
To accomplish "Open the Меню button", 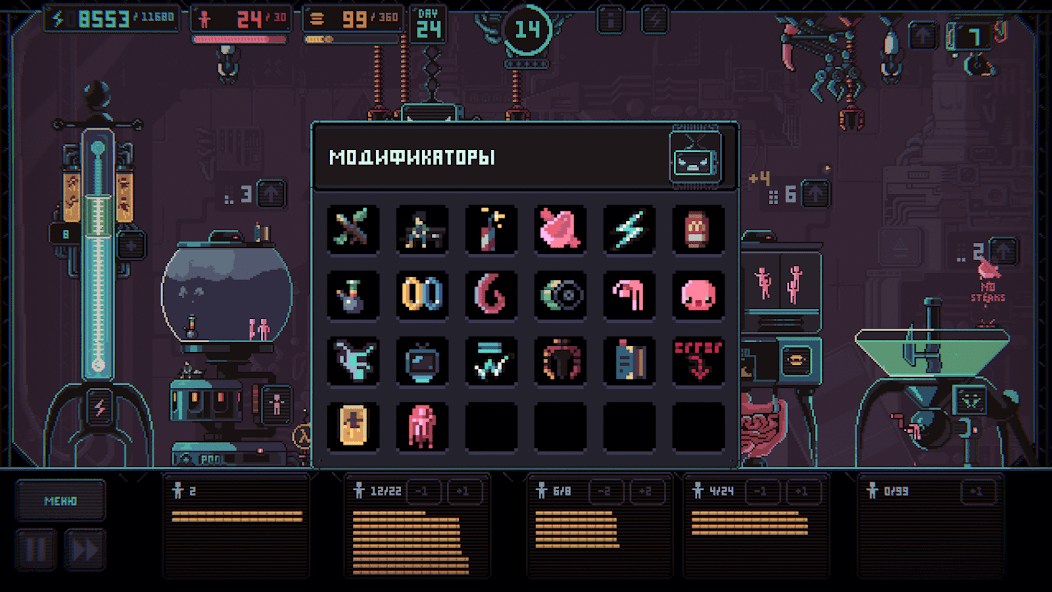I will click(x=60, y=501).
